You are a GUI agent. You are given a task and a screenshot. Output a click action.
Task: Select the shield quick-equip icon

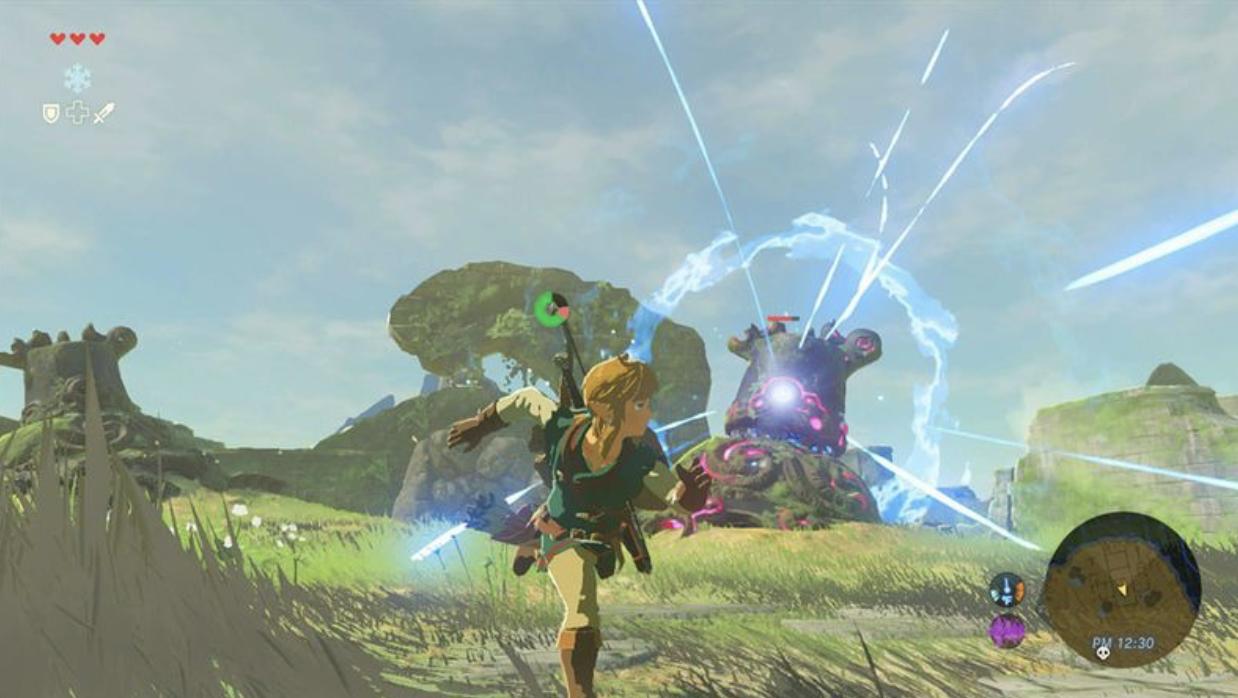tap(51, 113)
